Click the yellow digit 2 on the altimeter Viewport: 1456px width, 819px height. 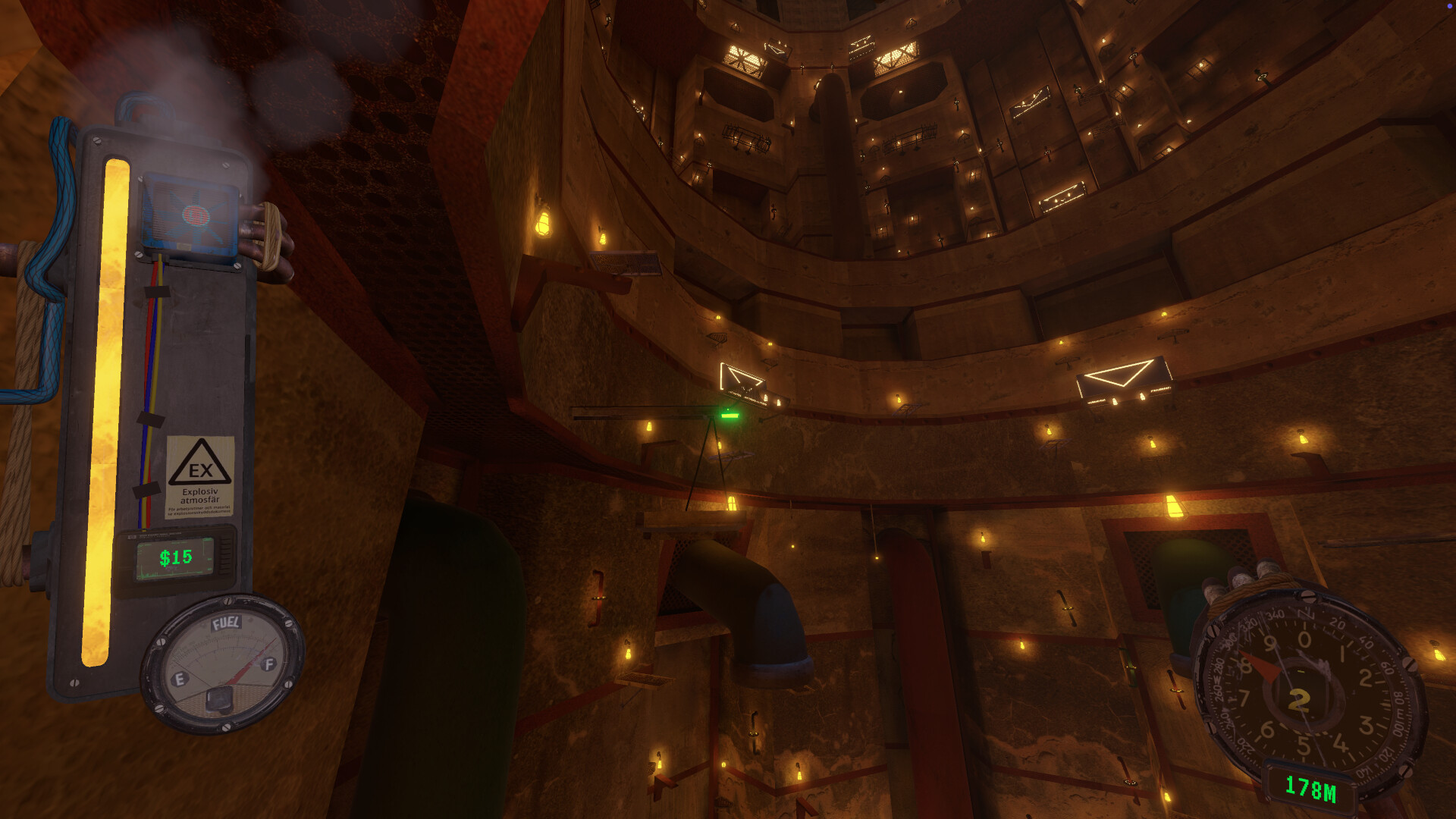[x=1298, y=701]
